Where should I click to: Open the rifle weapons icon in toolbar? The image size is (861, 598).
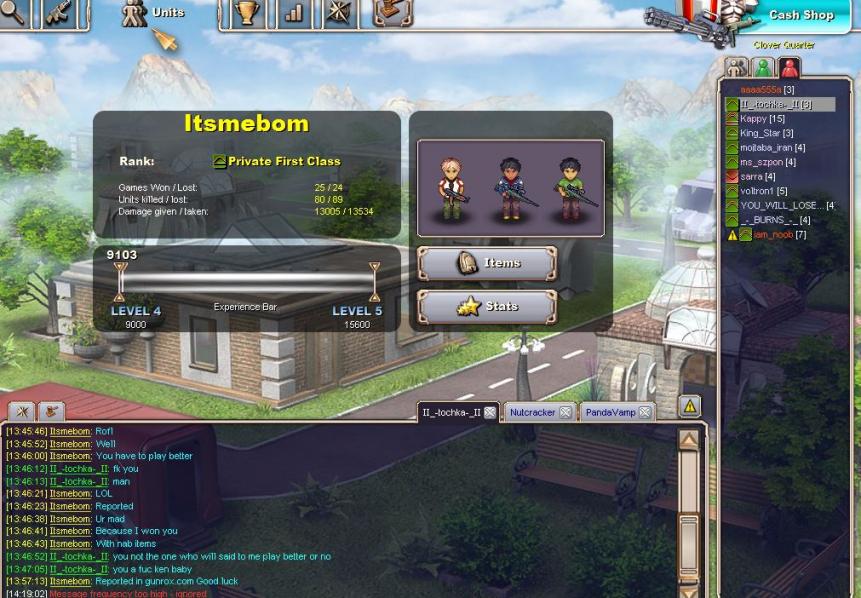pos(59,13)
